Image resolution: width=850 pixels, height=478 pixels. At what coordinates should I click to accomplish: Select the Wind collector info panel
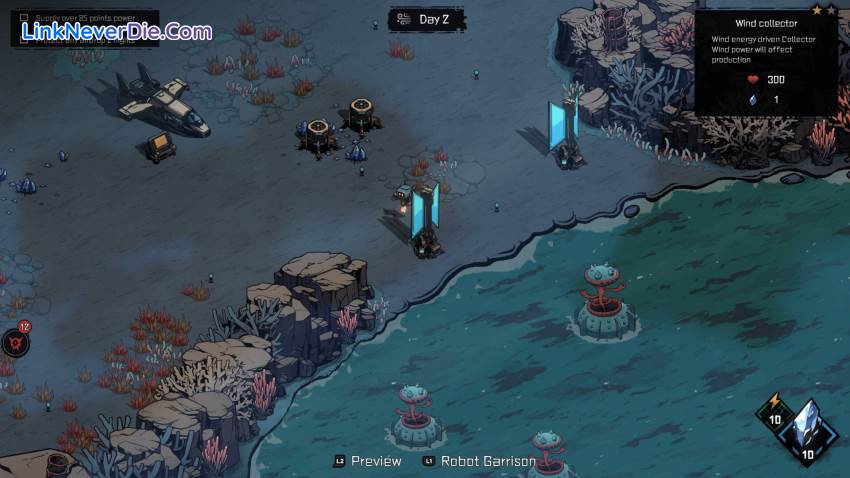pos(768,60)
